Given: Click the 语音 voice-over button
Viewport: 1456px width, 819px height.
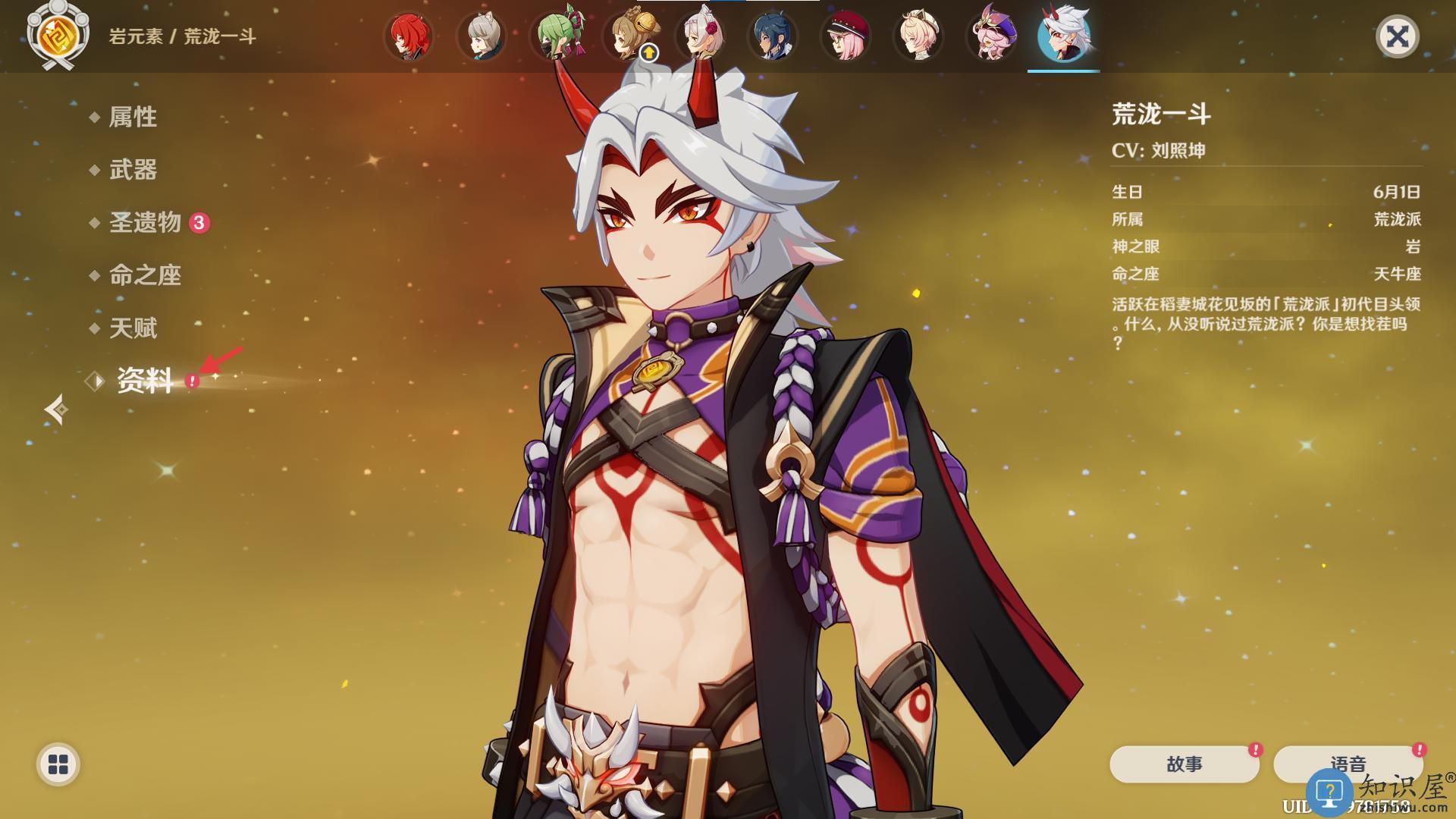Looking at the screenshot, I should 1348,764.
